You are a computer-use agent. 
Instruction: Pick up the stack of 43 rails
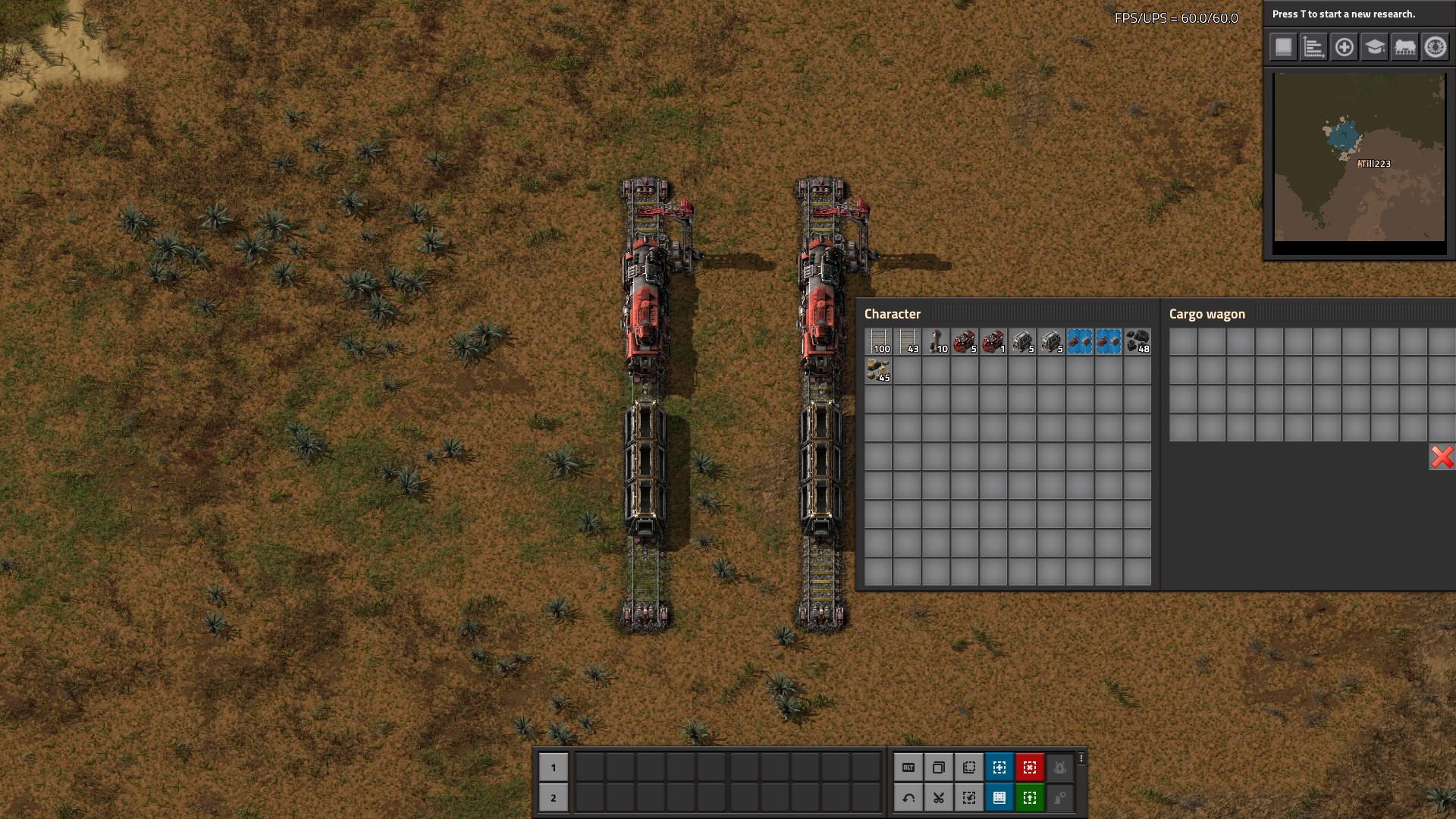[907, 342]
